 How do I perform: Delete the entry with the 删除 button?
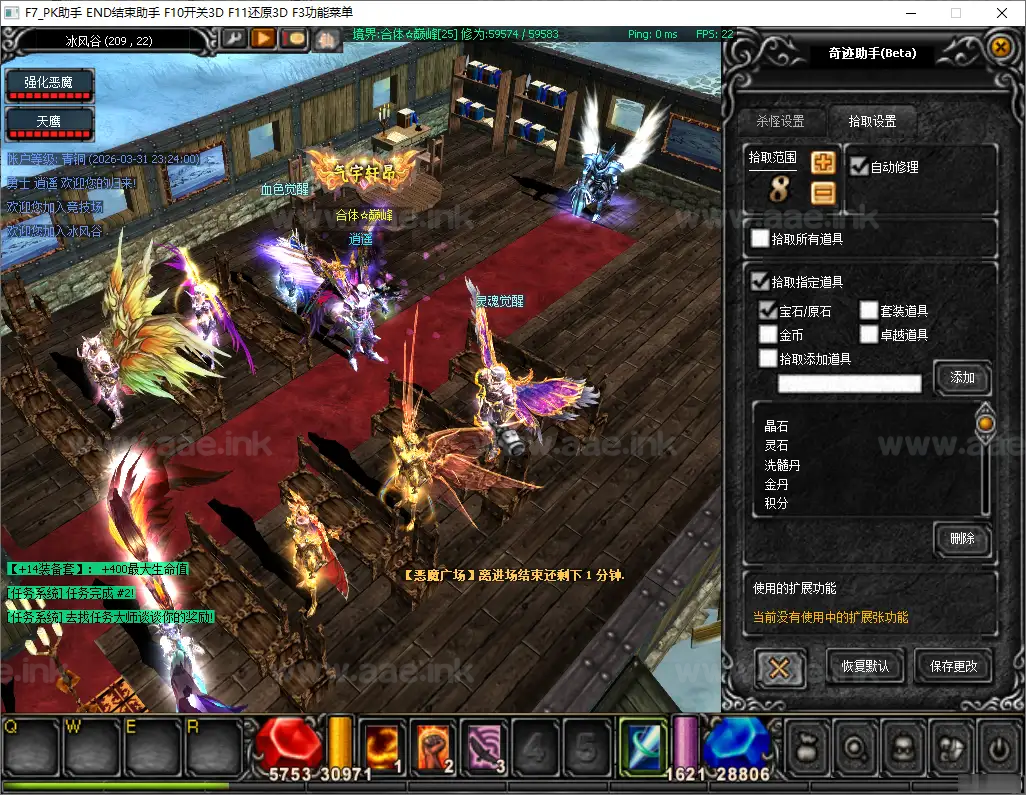point(962,538)
